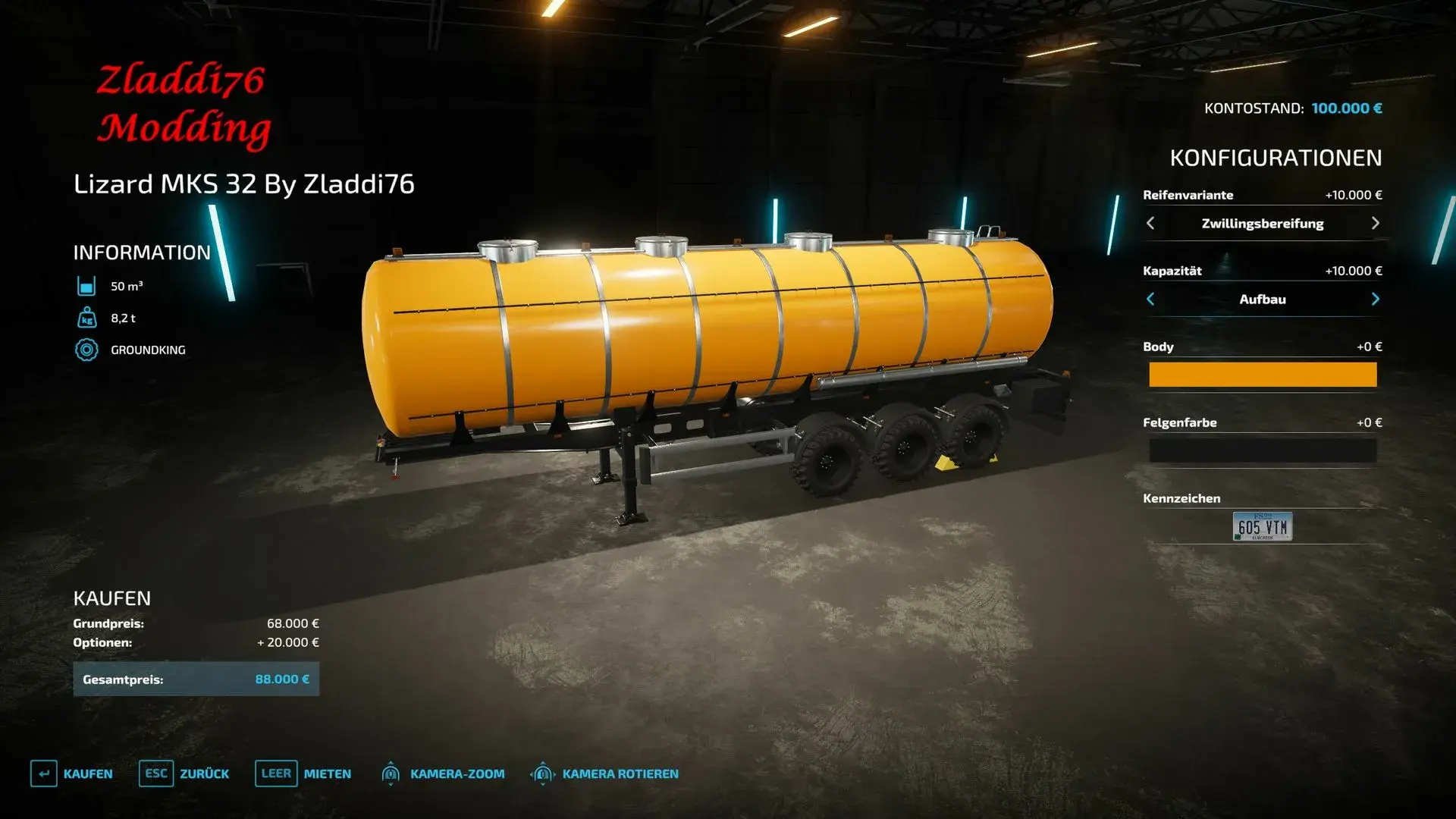Switch to the Konfigurationen section heading
This screenshot has width=1456, height=819.
(1276, 158)
